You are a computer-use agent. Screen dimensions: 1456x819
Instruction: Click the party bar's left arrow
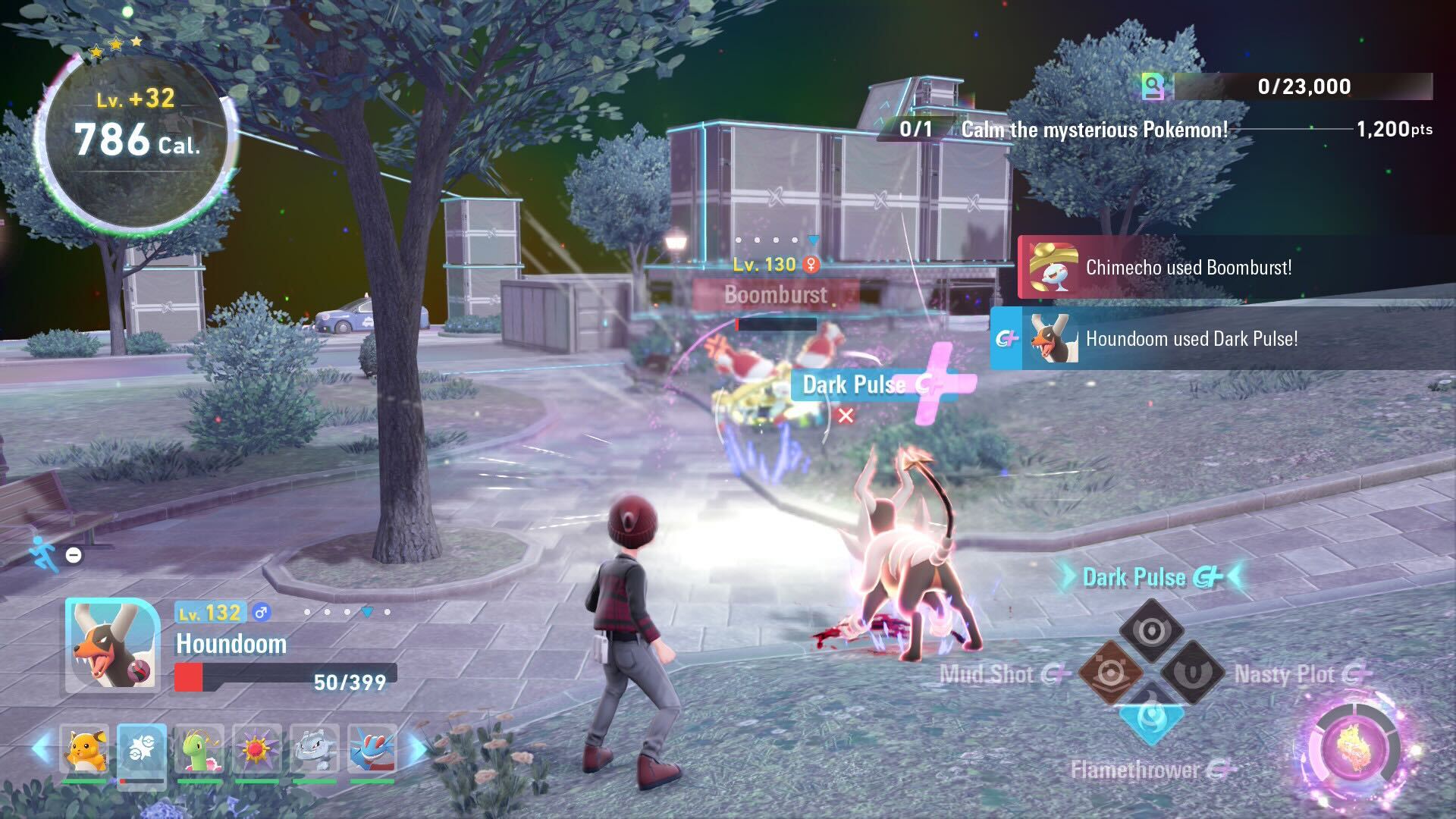click(x=42, y=748)
